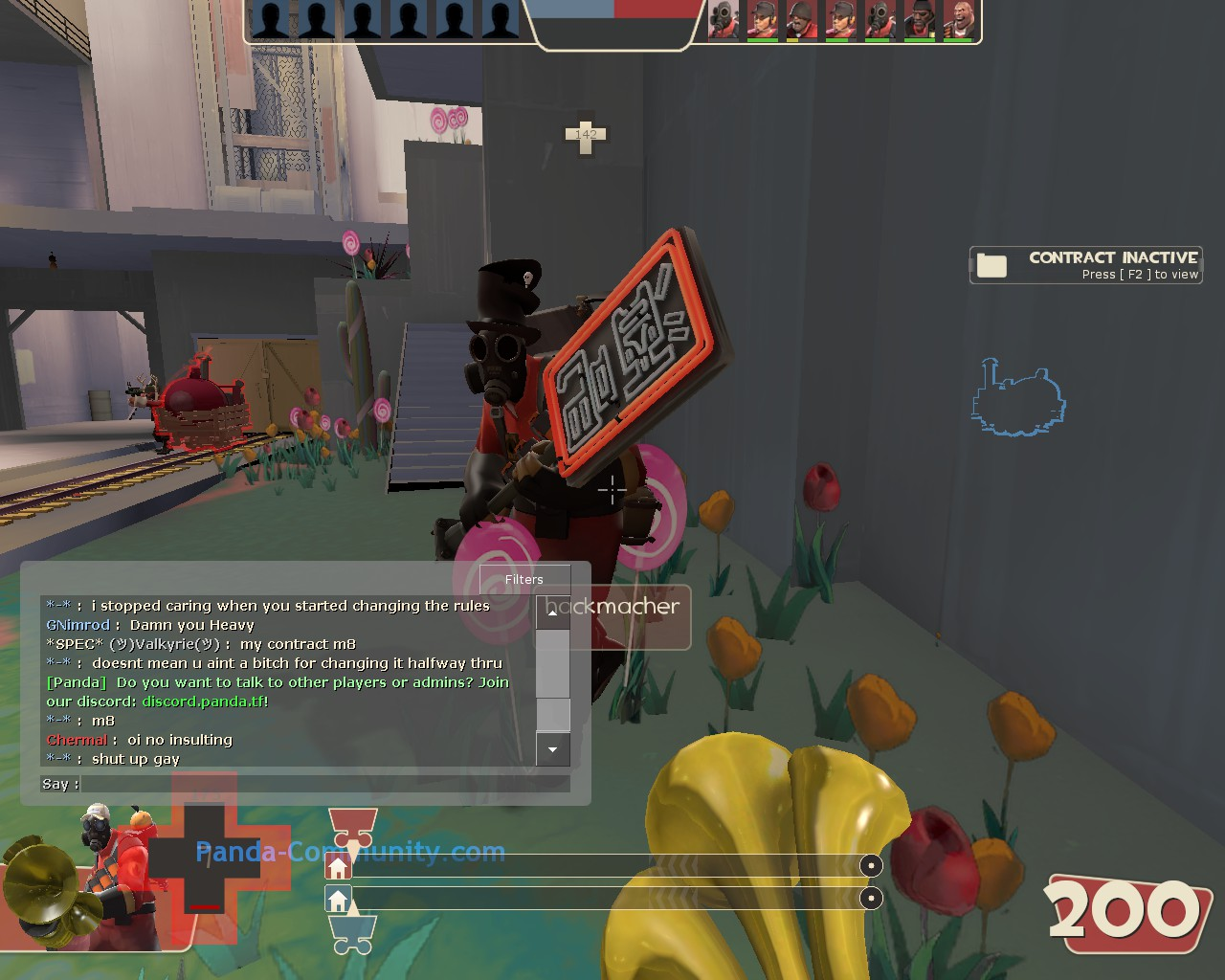Expand chat history with scroll-up arrow
The image size is (1225, 980).
point(552,612)
